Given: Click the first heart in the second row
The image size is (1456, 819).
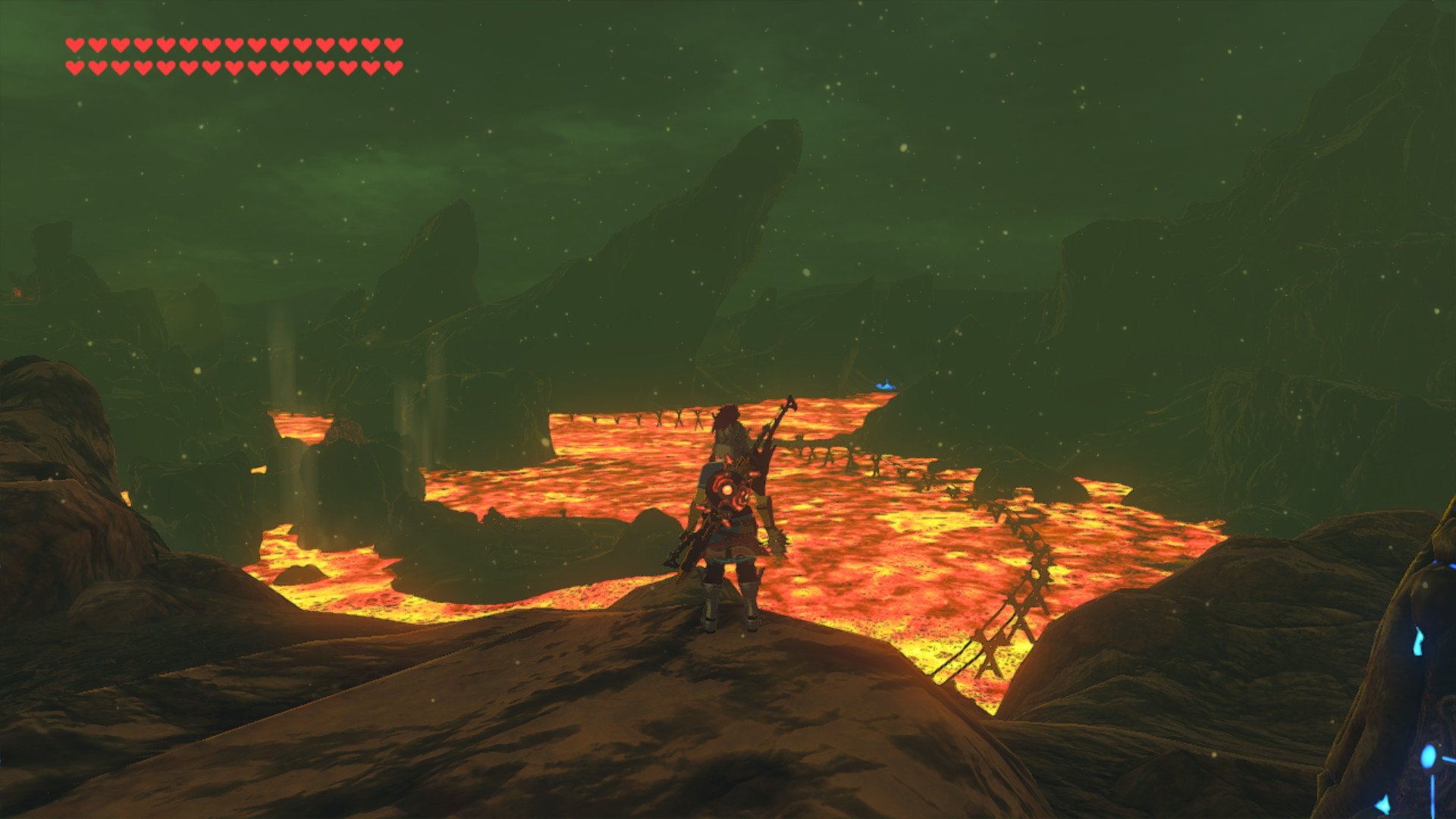Looking at the screenshot, I should tap(74, 65).
